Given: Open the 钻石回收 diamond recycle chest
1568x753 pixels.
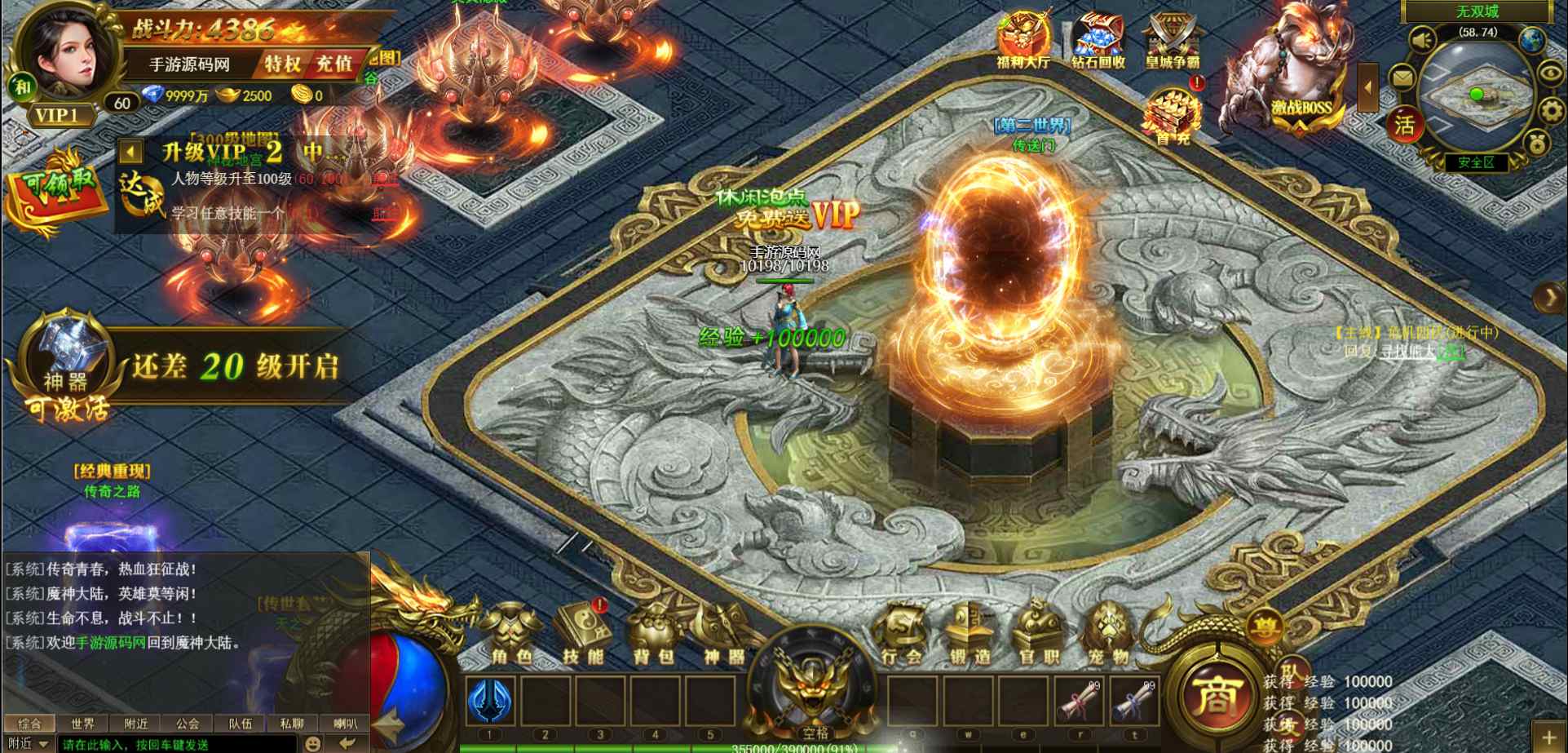Looking at the screenshot, I should 1098,39.
